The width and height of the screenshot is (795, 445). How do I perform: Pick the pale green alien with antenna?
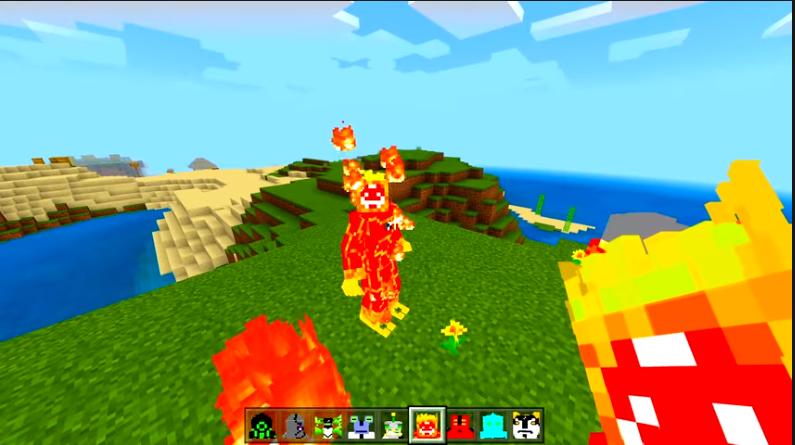pyautogui.click(x=394, y=426)
